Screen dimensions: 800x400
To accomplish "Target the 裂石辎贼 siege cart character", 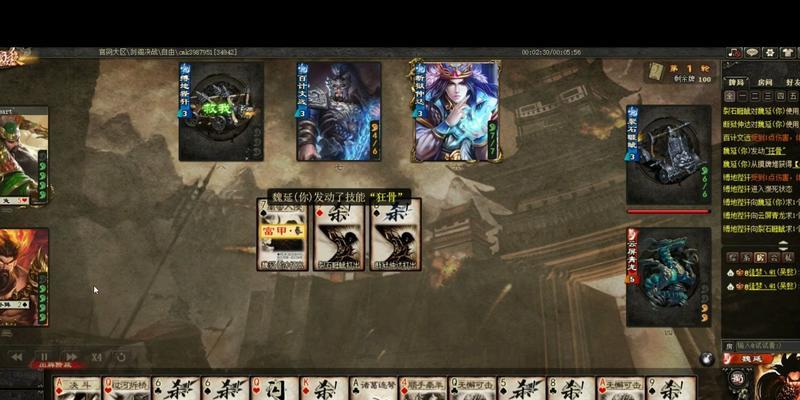I will [668, 155].
